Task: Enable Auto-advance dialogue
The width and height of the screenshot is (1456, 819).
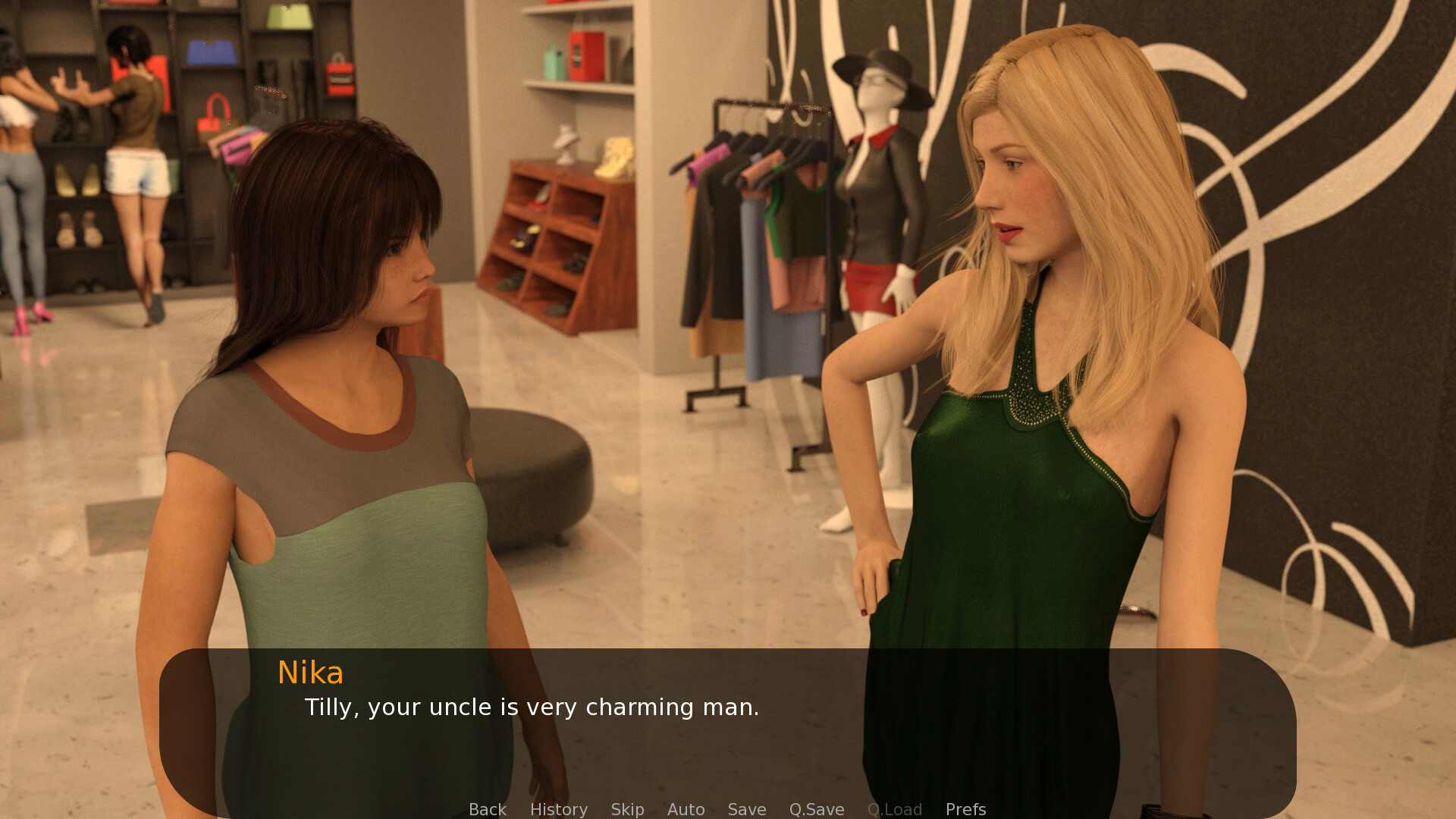Action: click(686, 809)
